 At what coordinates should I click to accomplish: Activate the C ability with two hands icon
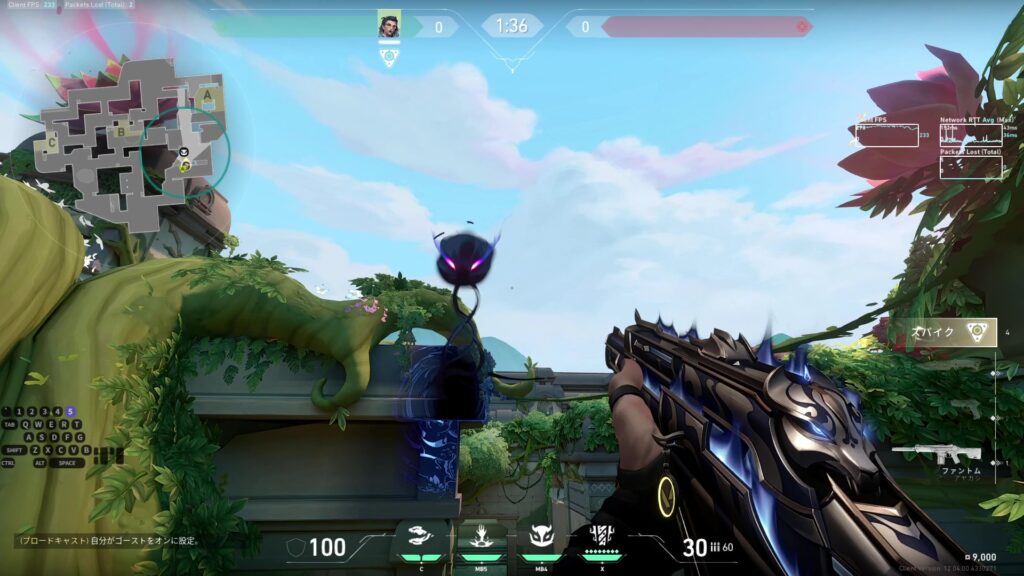(419, 540)
